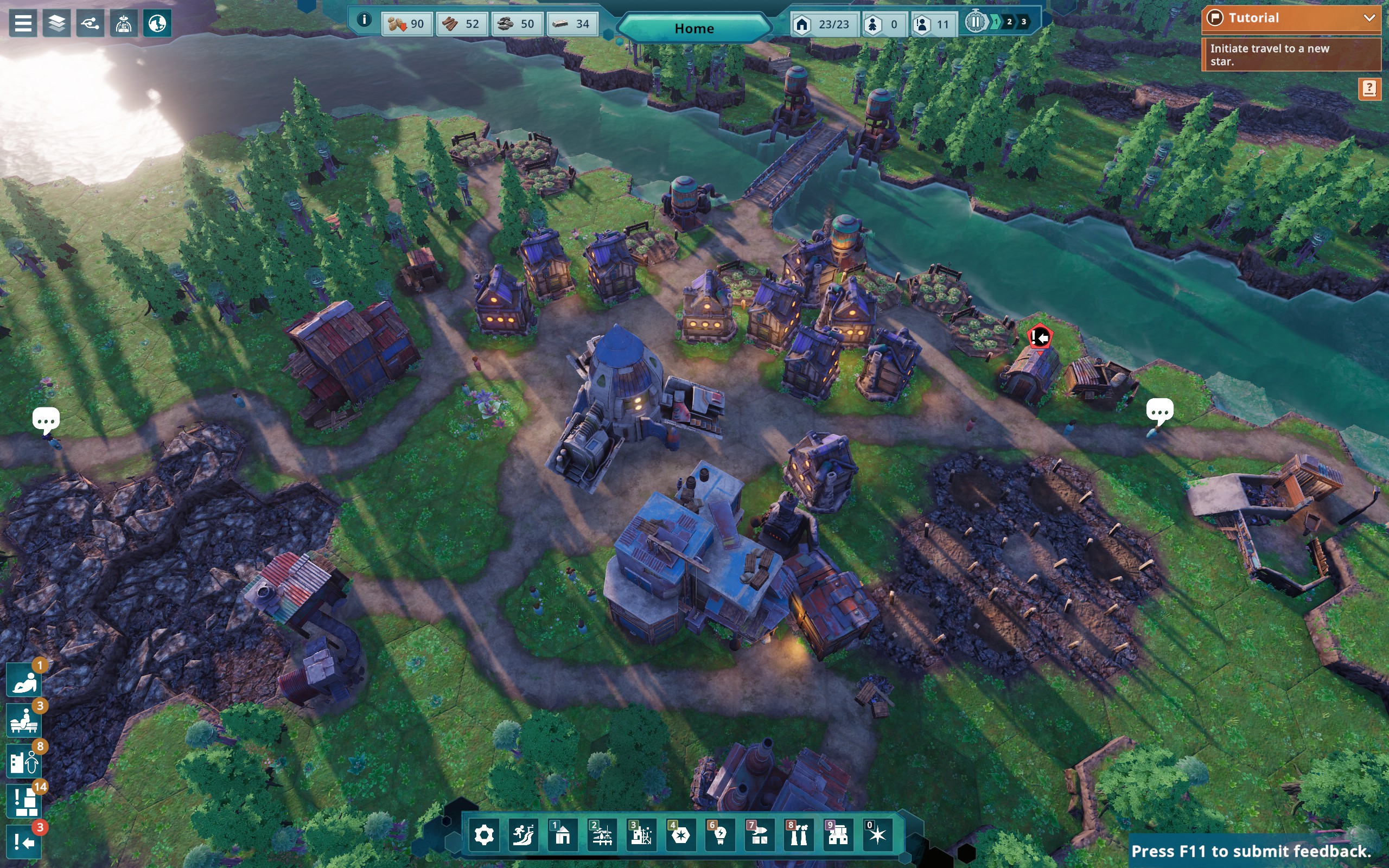This screenshot has width=1389, height=868.
Task: Click the info button beside resources
Action: point(364,20)
